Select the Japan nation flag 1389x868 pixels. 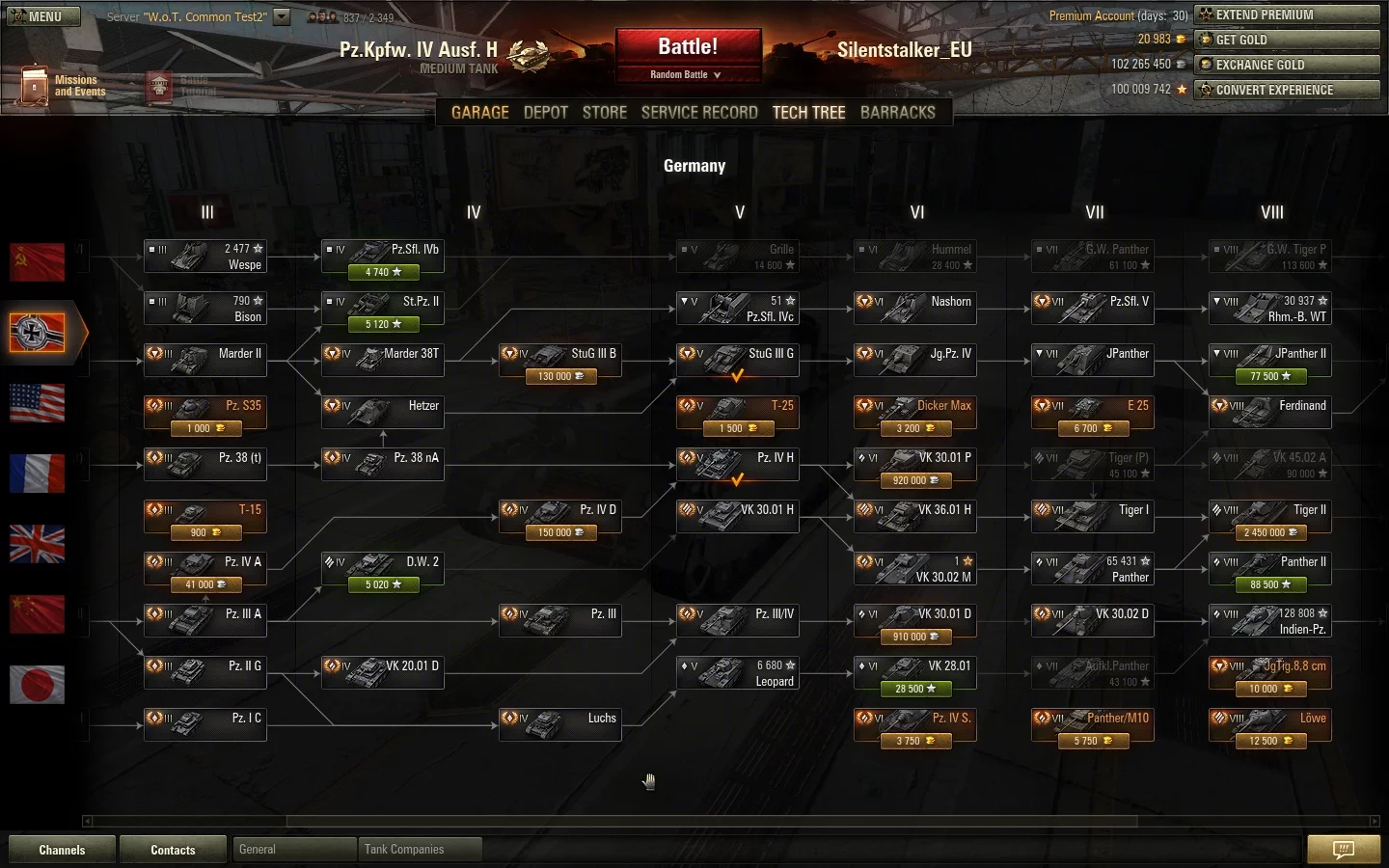coord(37,685)
